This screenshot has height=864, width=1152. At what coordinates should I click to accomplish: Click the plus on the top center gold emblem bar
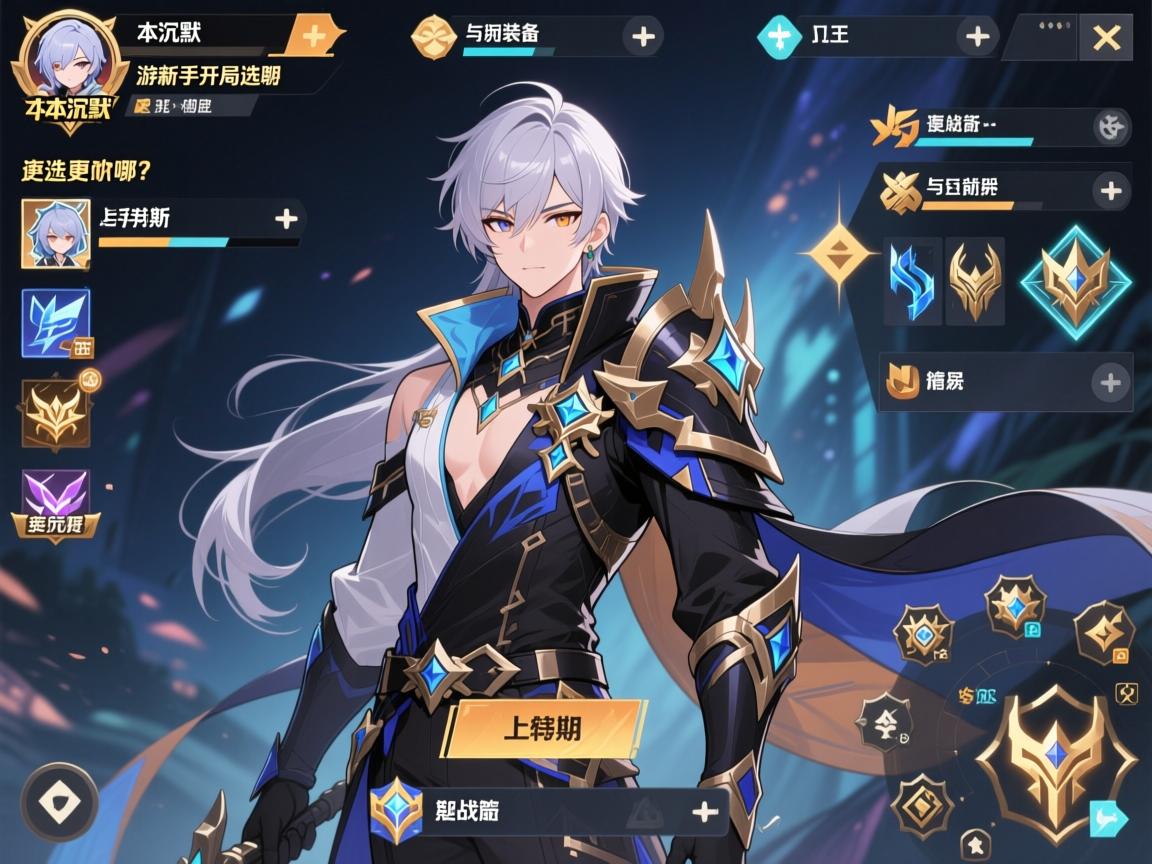[x=643, y=37]
